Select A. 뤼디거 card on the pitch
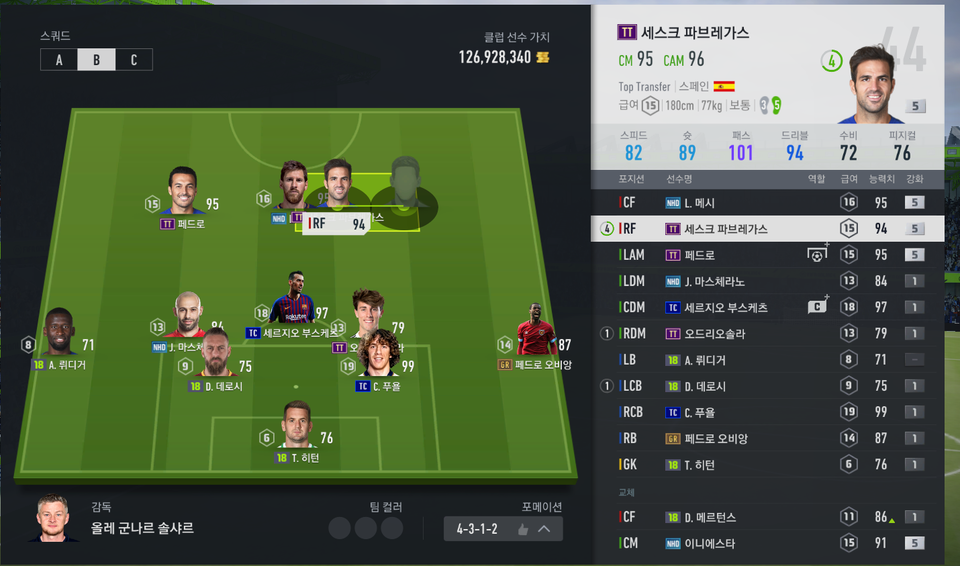960x566 pixels. pyautogui.click(x=59, y=335)
